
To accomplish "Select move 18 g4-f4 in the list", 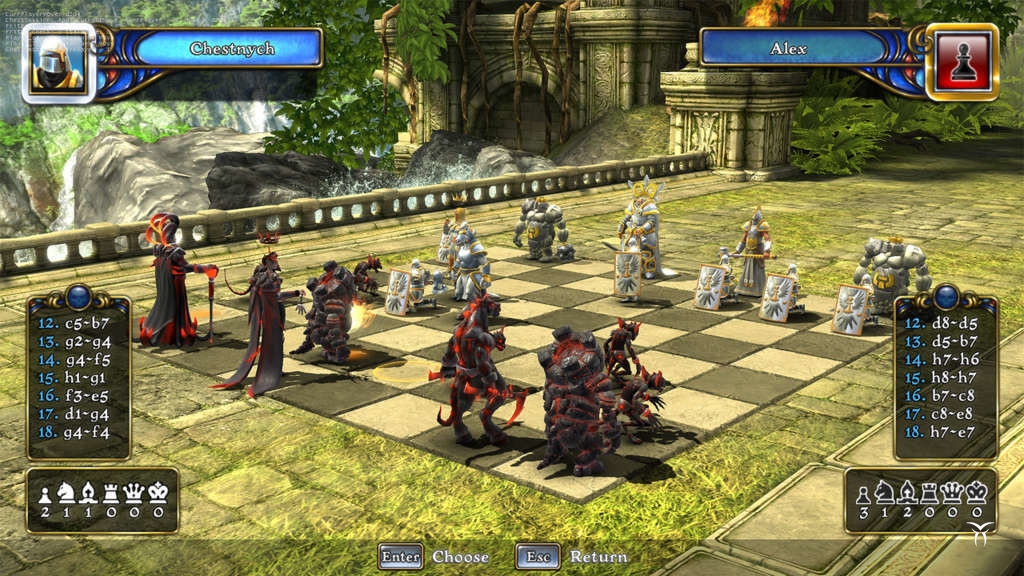I will (x=73, y=432).
